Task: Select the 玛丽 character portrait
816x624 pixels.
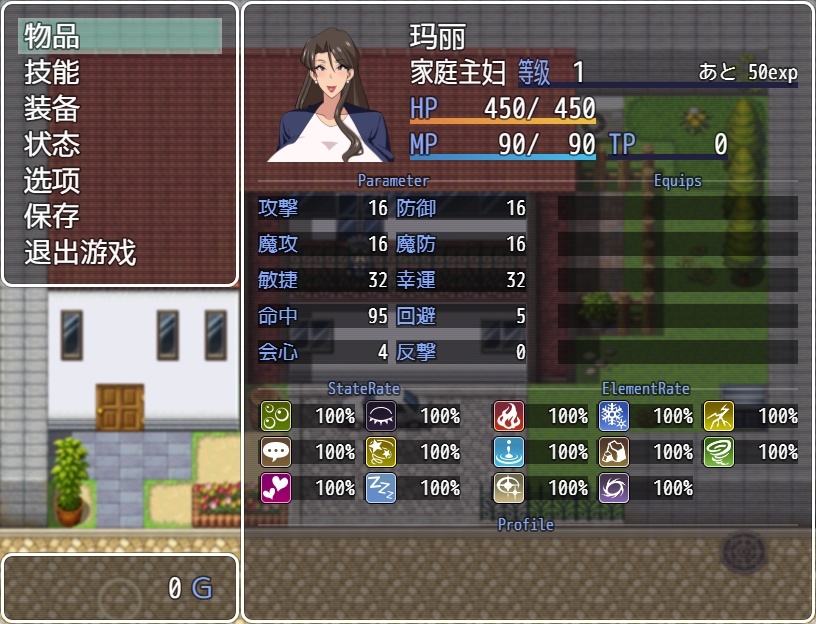Action: (x=331, y=95)
